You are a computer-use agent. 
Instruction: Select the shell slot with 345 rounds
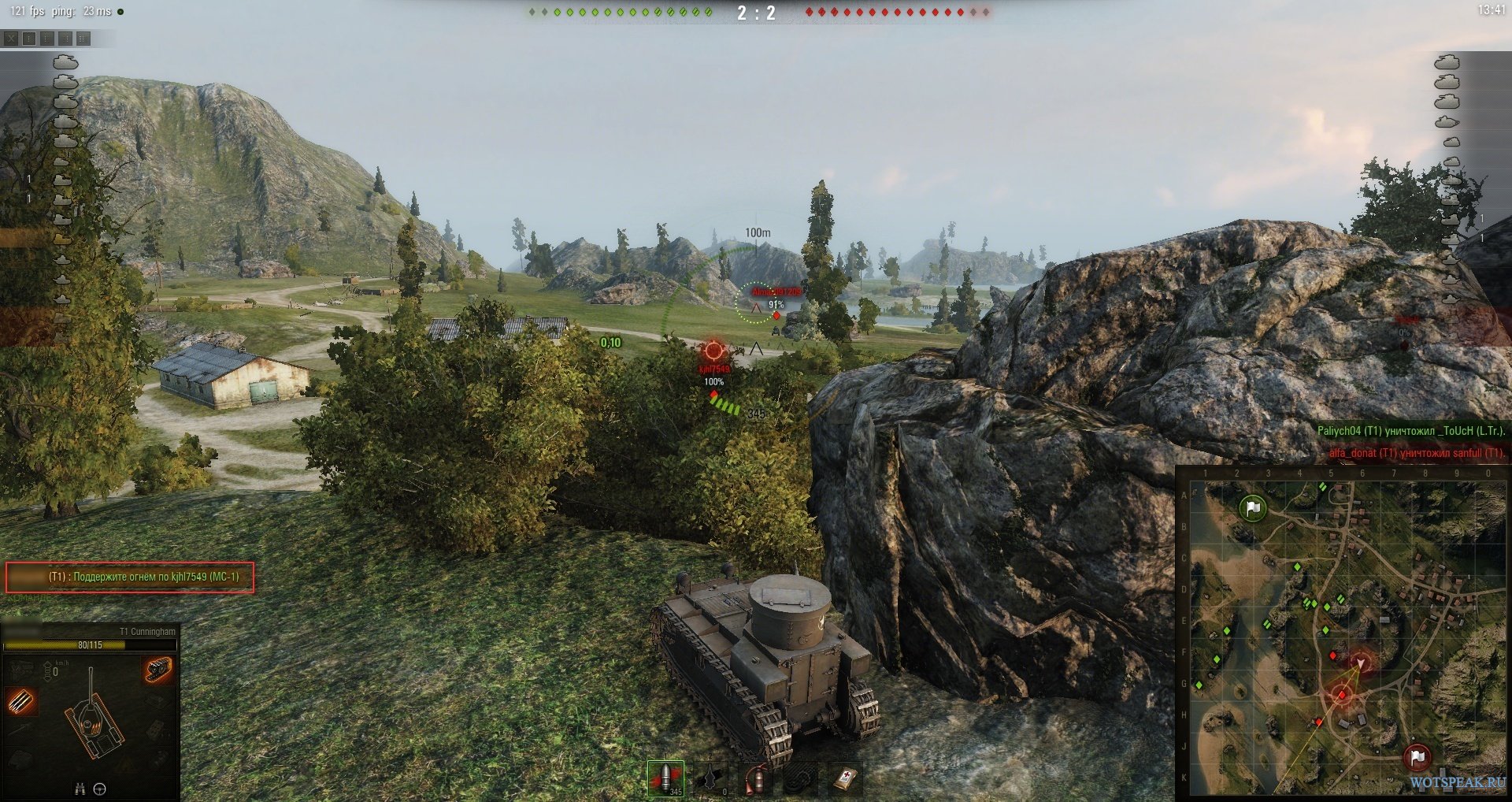point(665,778)
